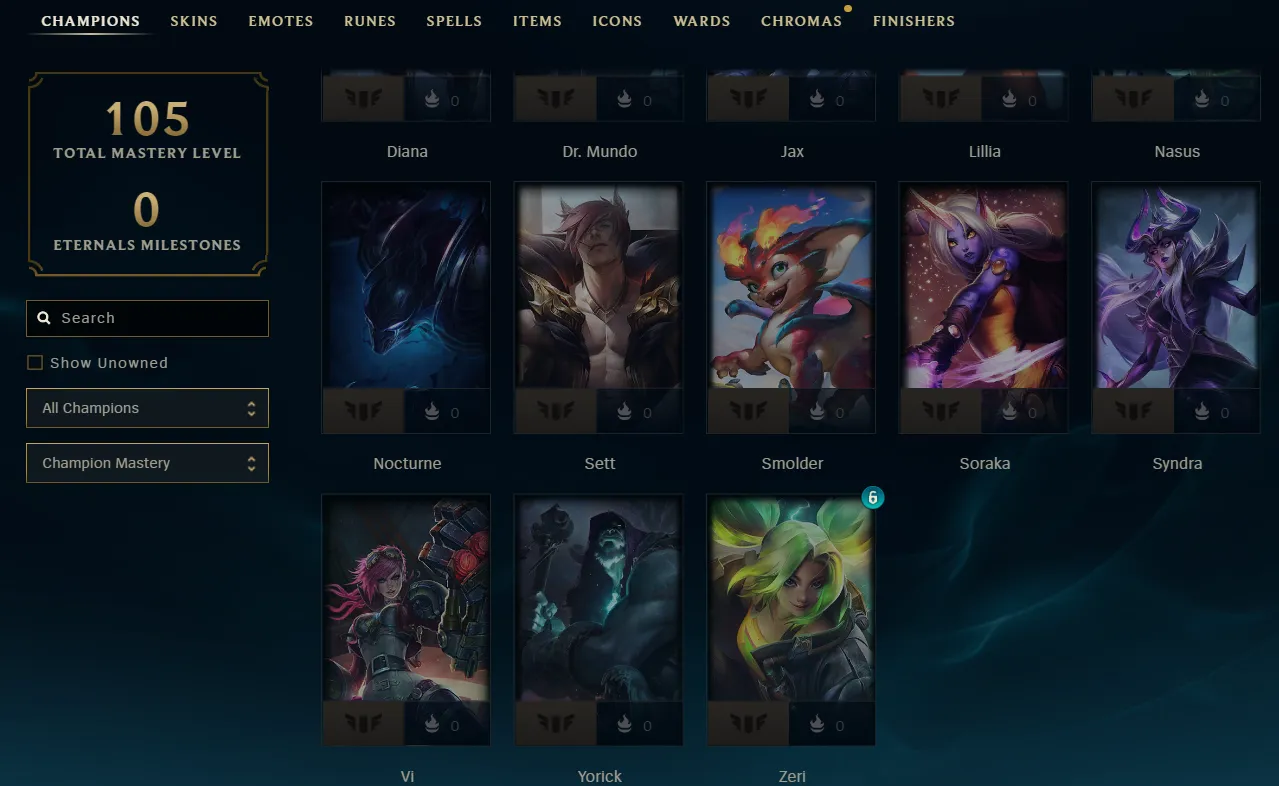
Task: Choose the Sett champion card
Action: [x=599, y=288]
